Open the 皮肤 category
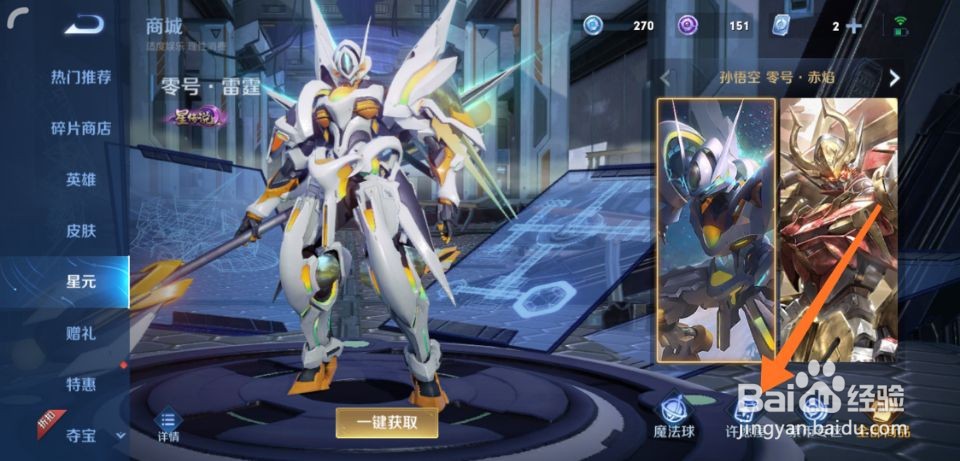The width and height of the screenshot is (960, 461). pyautogui.click(x=81, y=231)
